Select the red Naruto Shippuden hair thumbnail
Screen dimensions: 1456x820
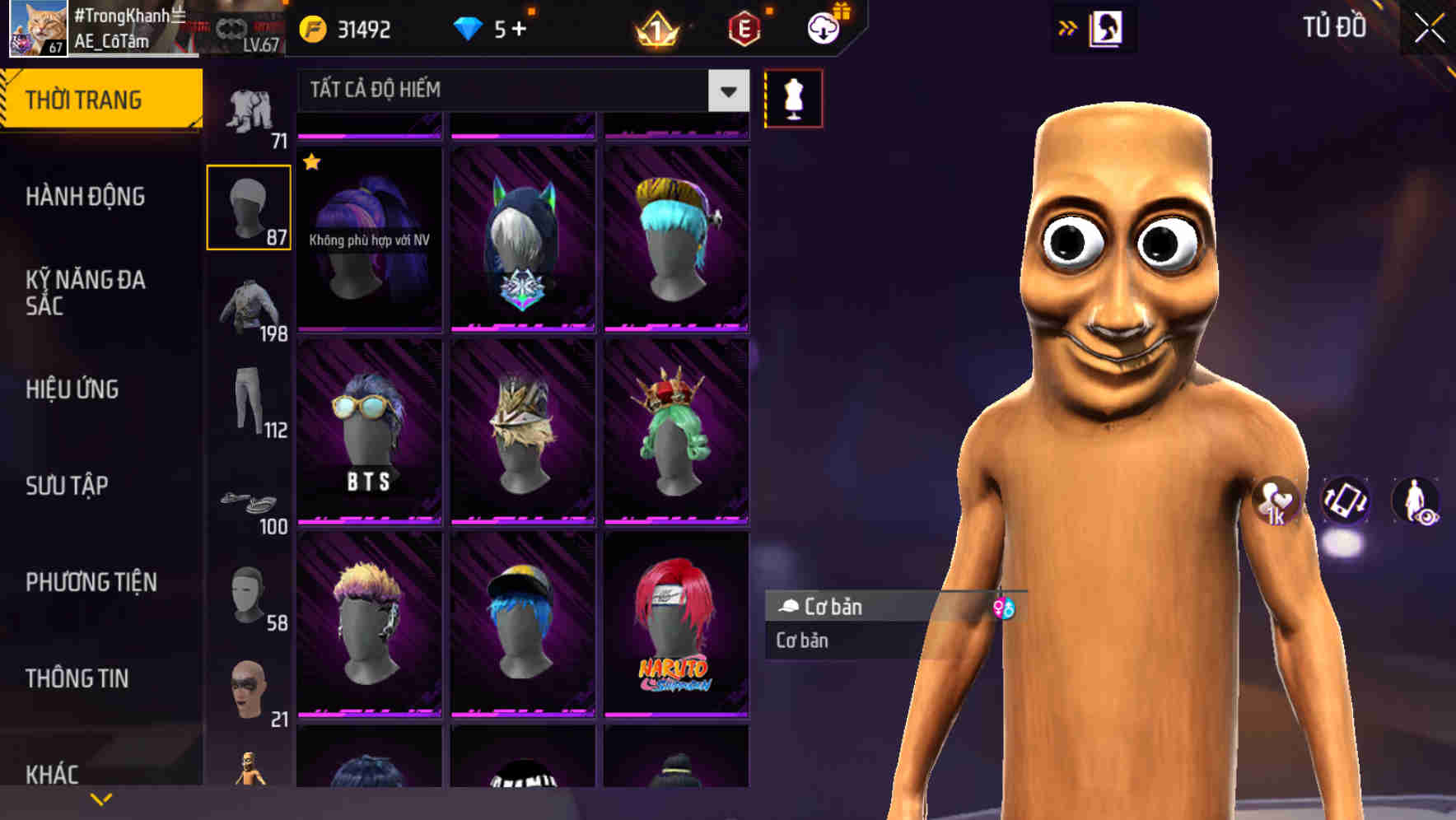point(677,626)
